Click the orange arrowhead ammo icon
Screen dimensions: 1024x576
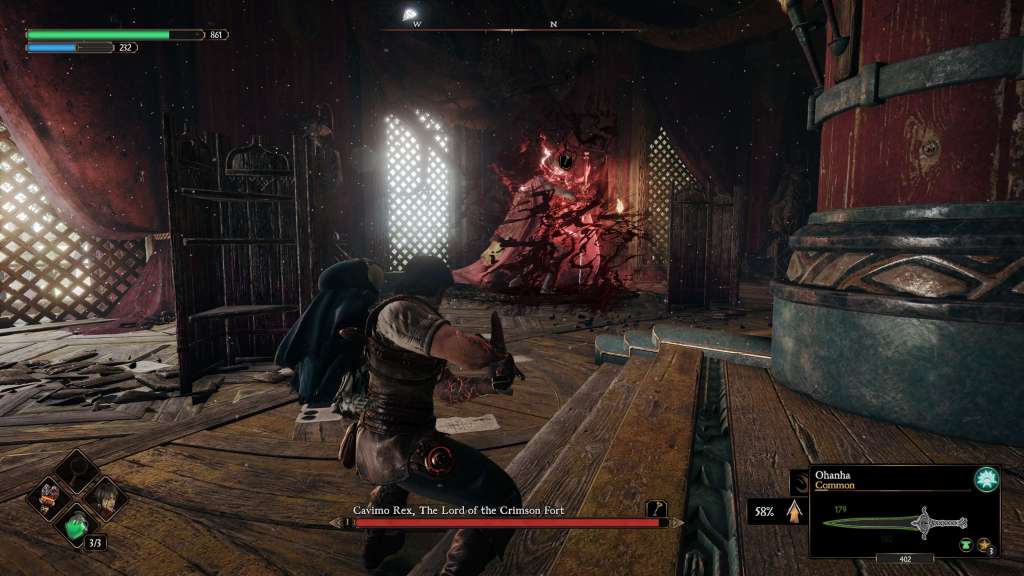795,511
